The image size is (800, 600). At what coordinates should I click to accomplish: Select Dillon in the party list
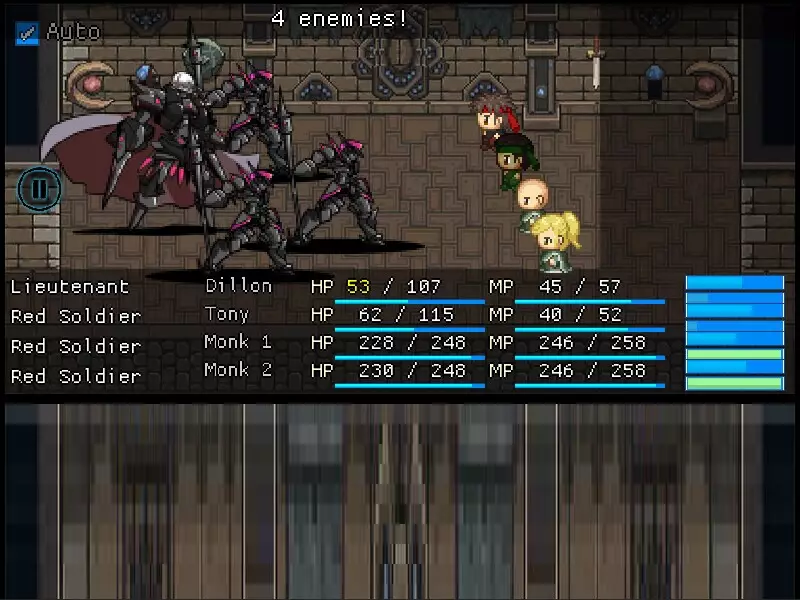239,286
